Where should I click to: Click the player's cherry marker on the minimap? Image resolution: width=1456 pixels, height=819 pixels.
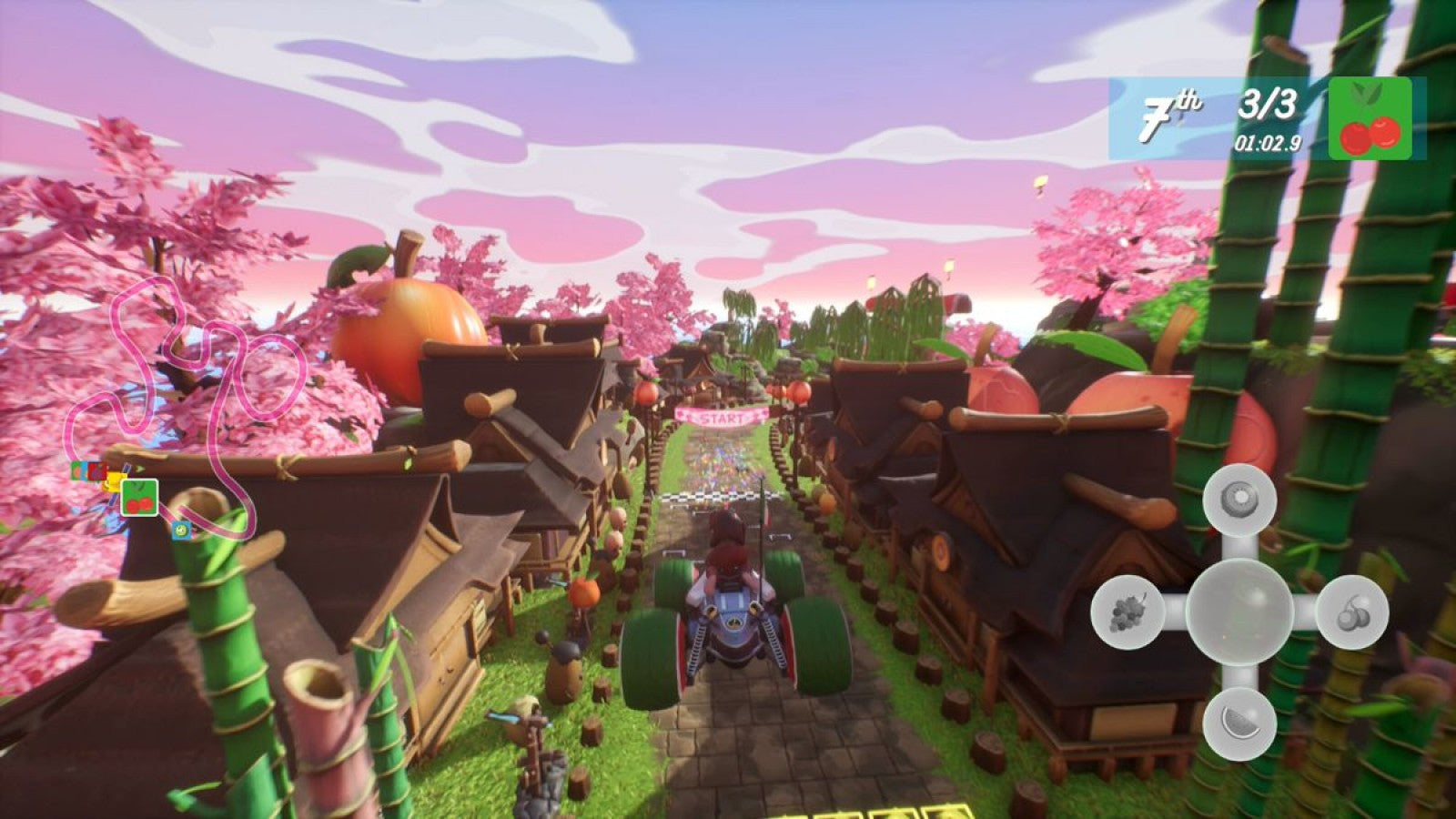click(x=138, y=498)
